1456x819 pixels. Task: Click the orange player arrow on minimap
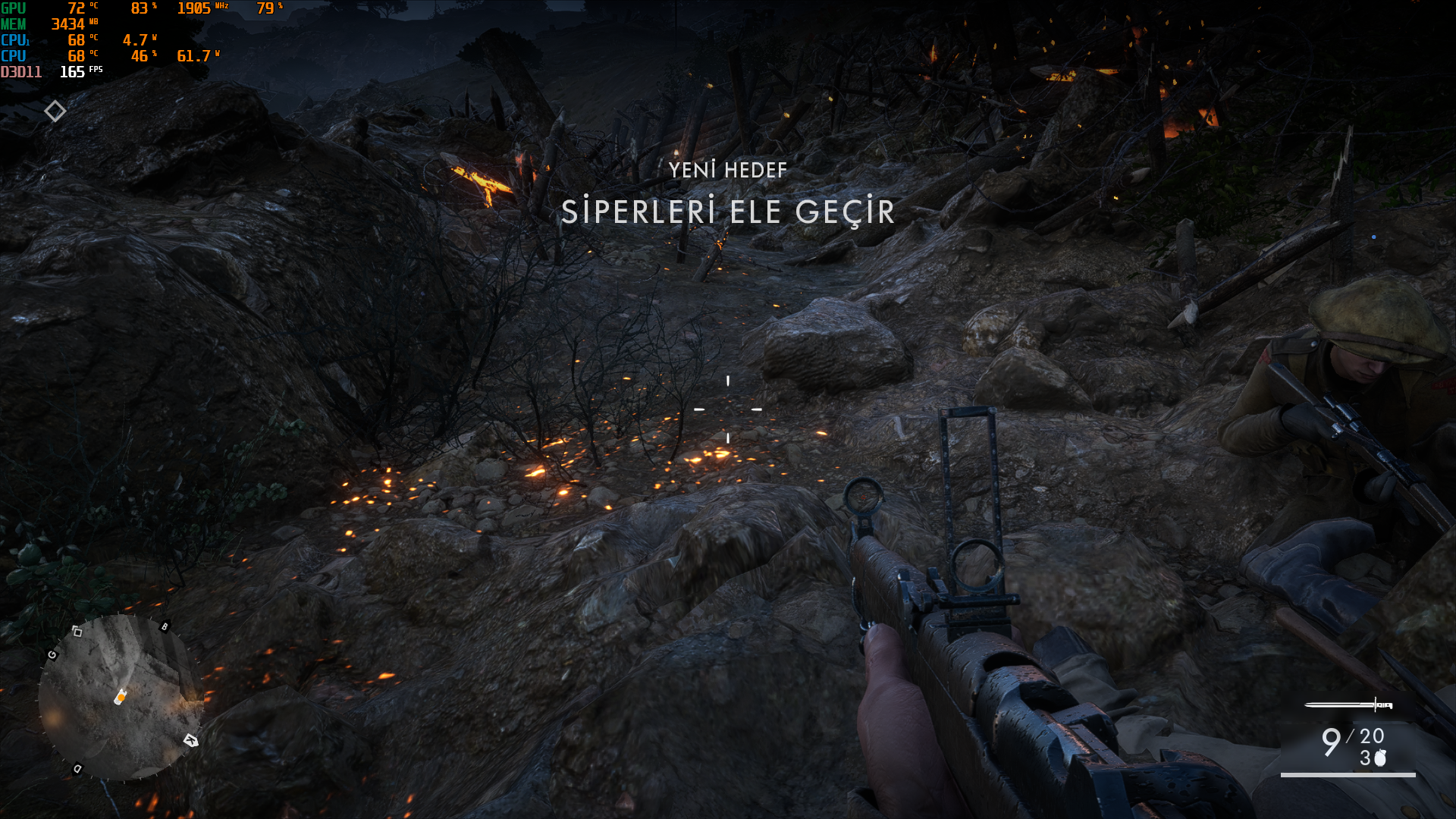point(121,696)
